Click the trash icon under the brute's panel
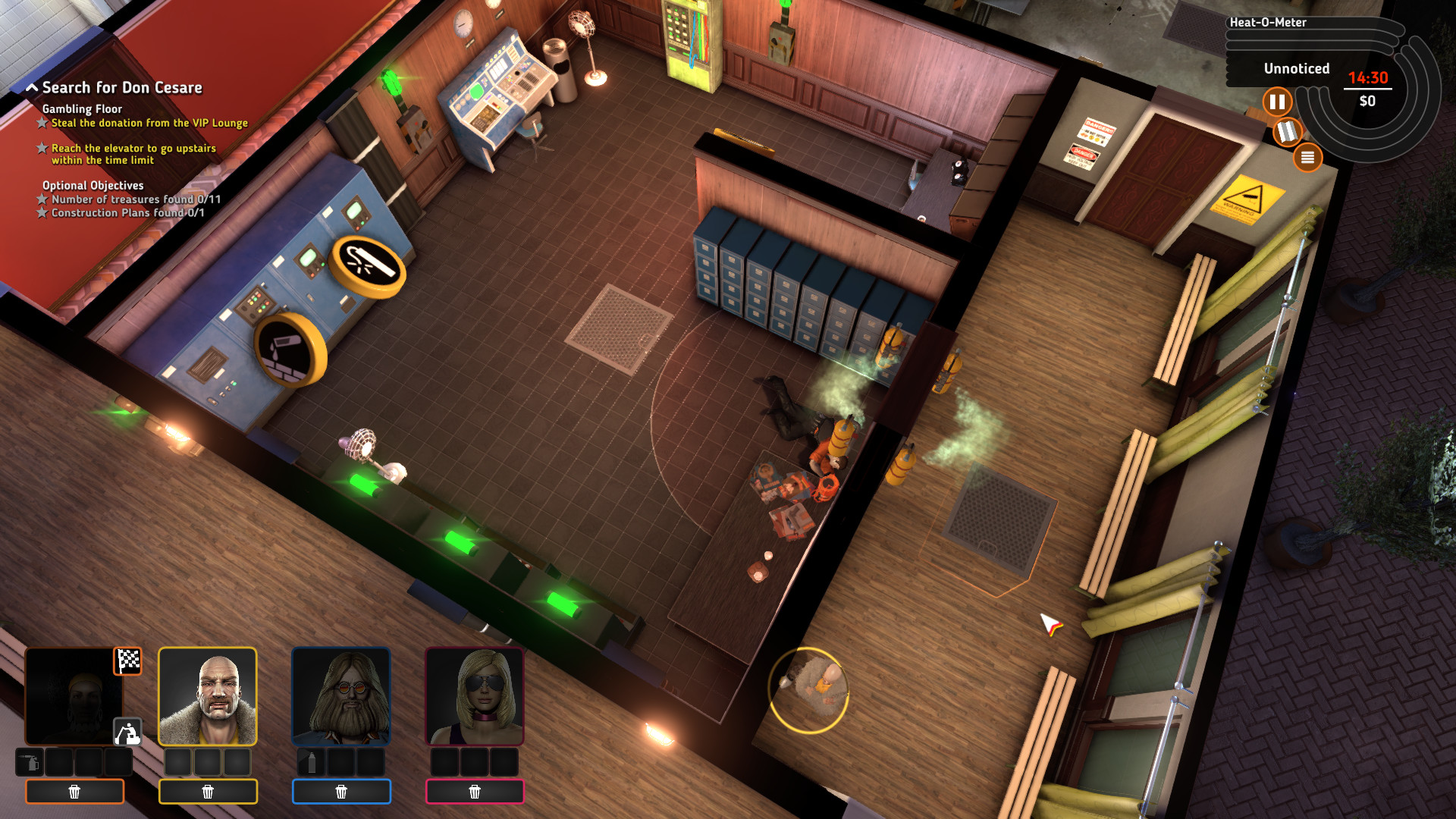 click(209, 792)
